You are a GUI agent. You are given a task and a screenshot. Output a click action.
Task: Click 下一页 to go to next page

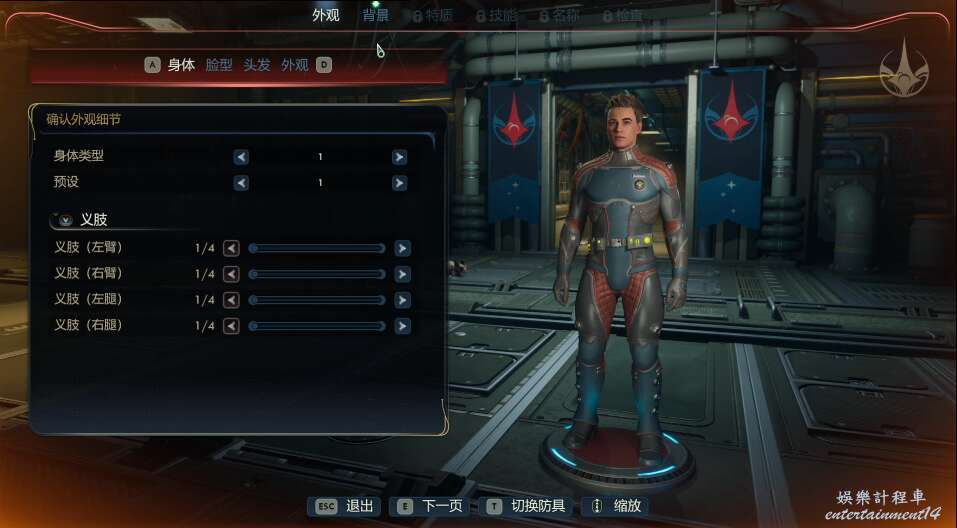pos(432,506)
